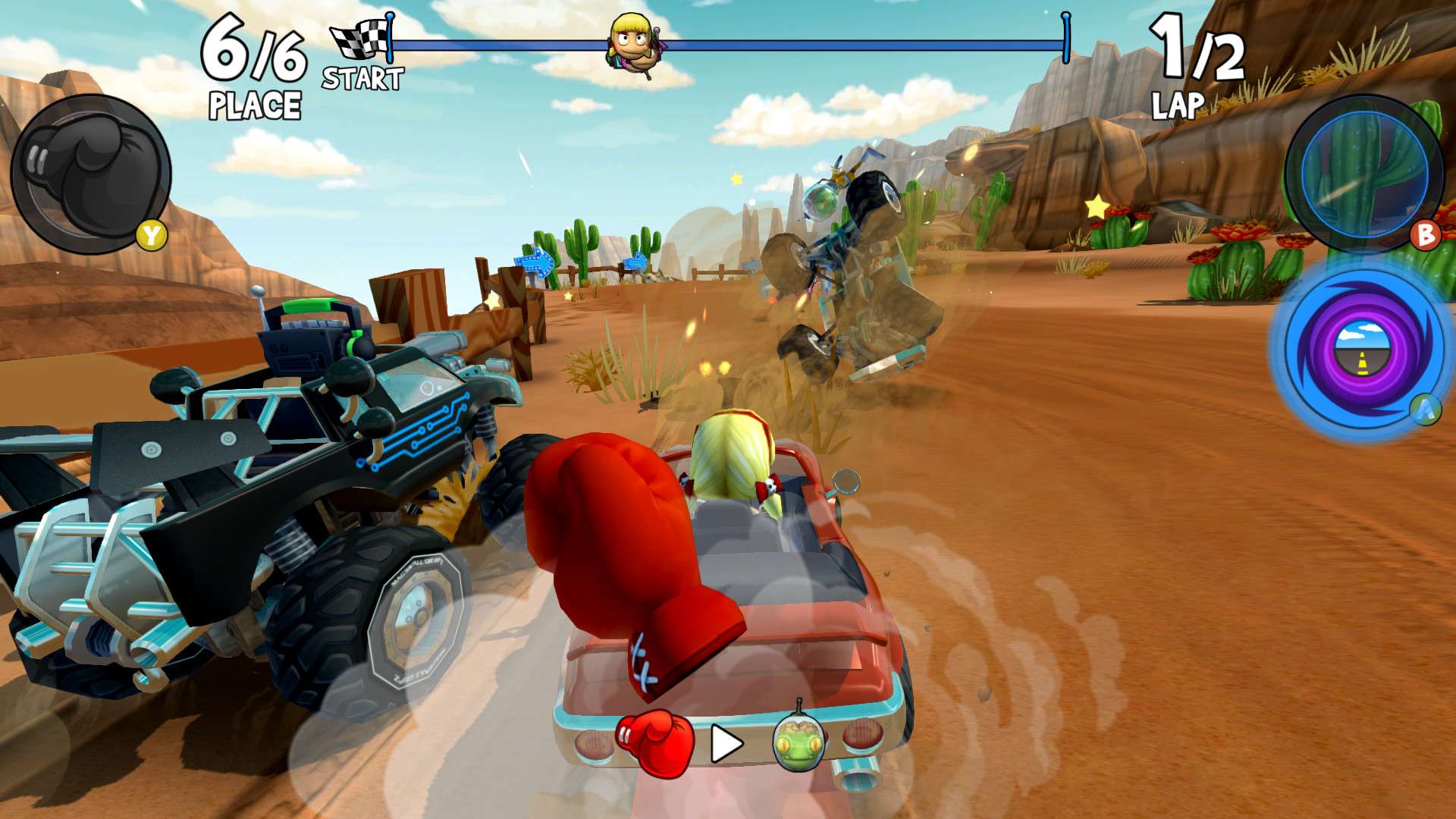The width and height of the screenshot is (1456, 819).
Task: Use the boxing glove power-up
Action: 91,174
